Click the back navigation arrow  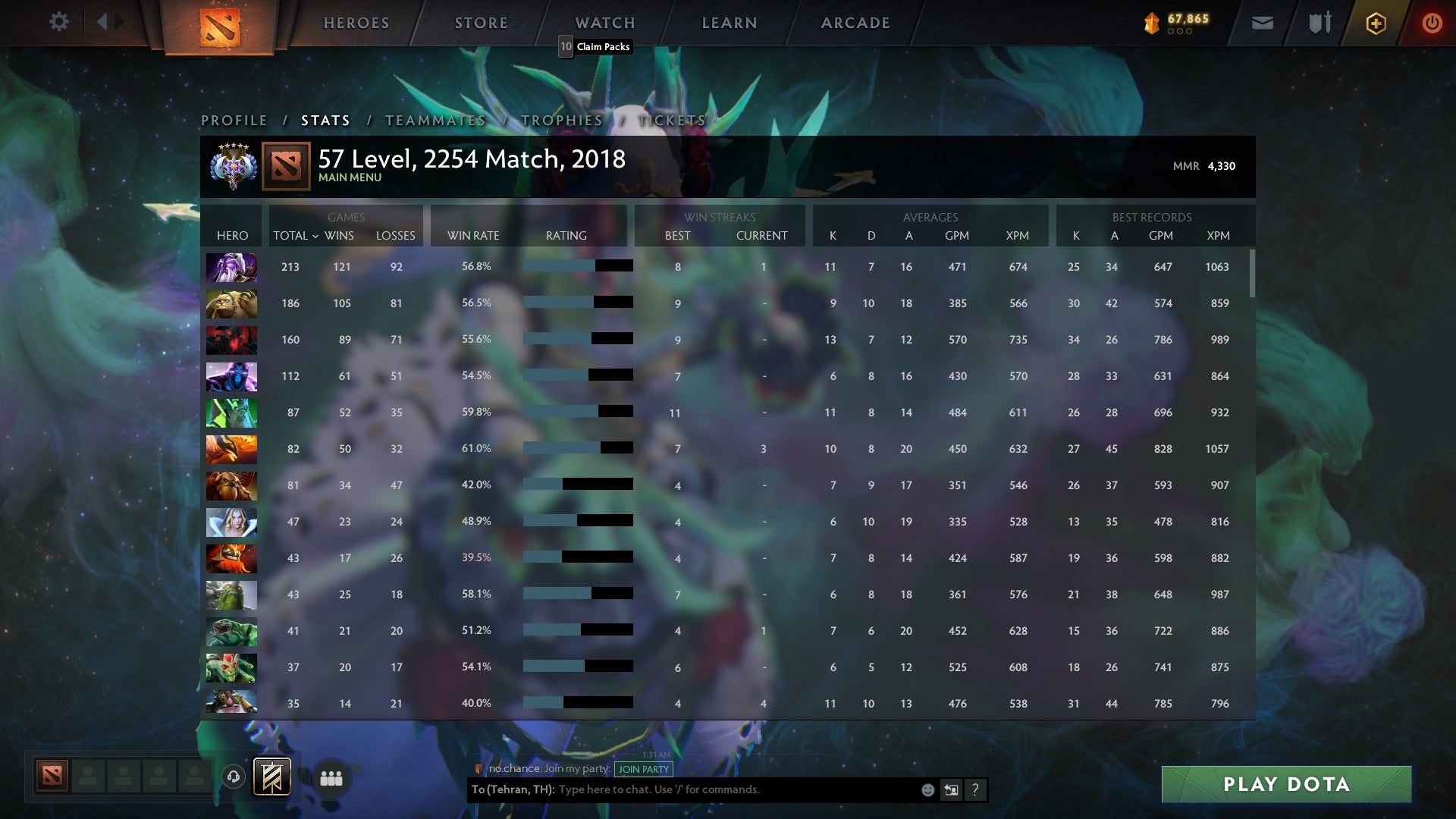104,22
